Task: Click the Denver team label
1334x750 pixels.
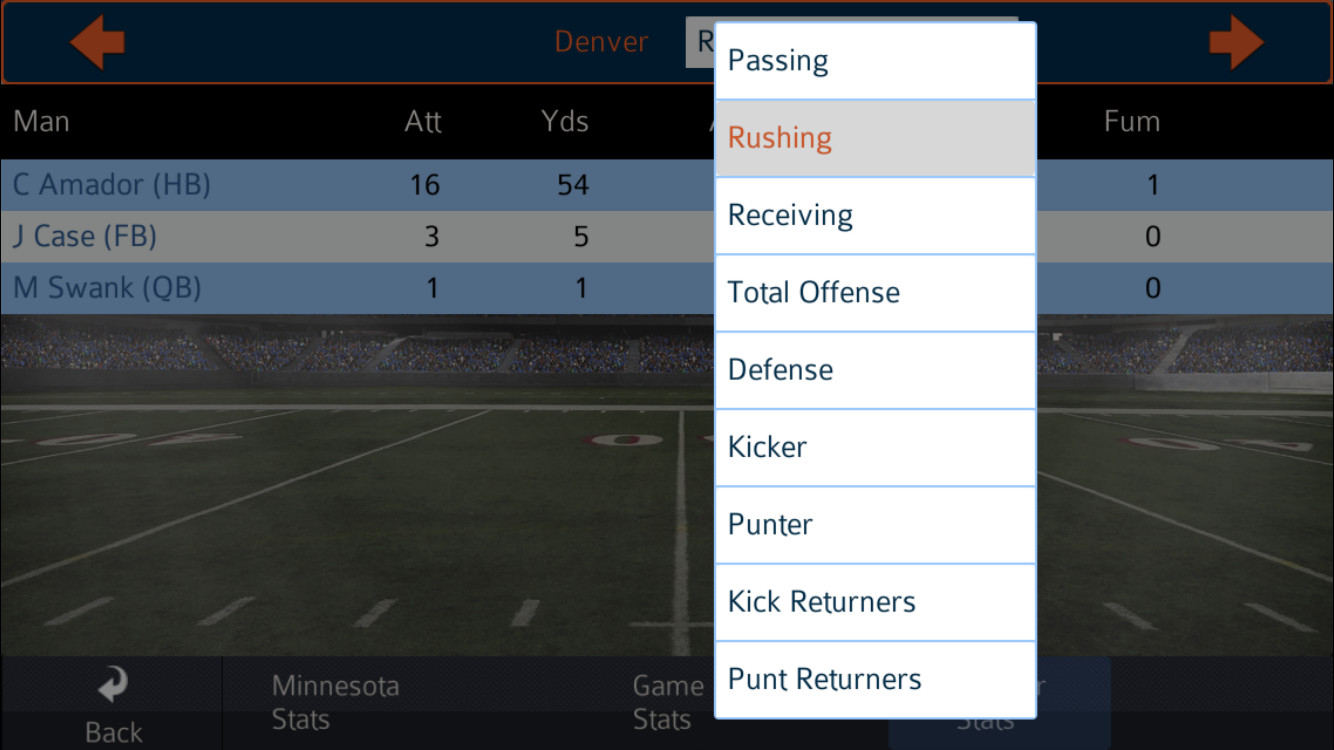Action: click(601, 42)
